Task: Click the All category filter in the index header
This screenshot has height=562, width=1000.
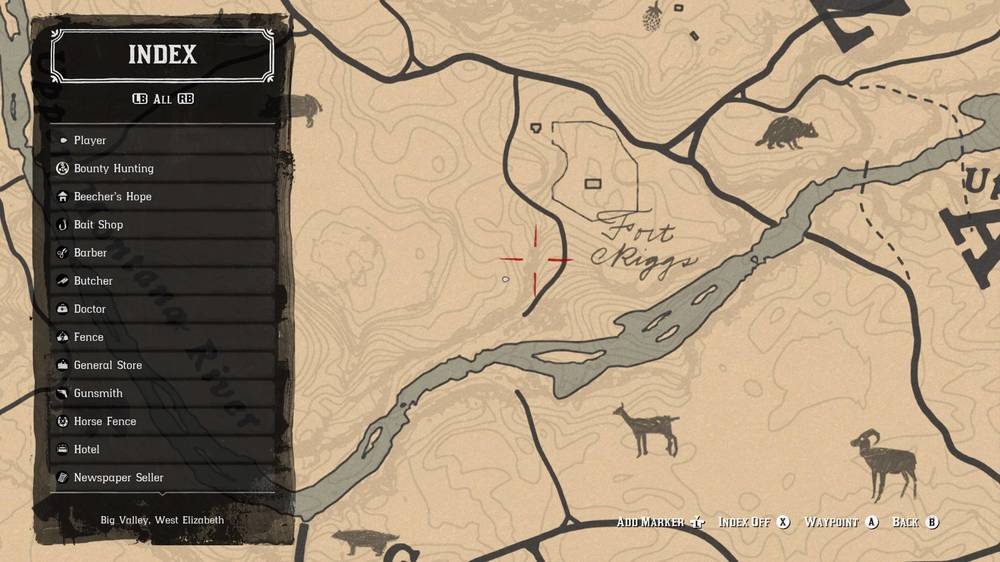Action: [162, 99]
